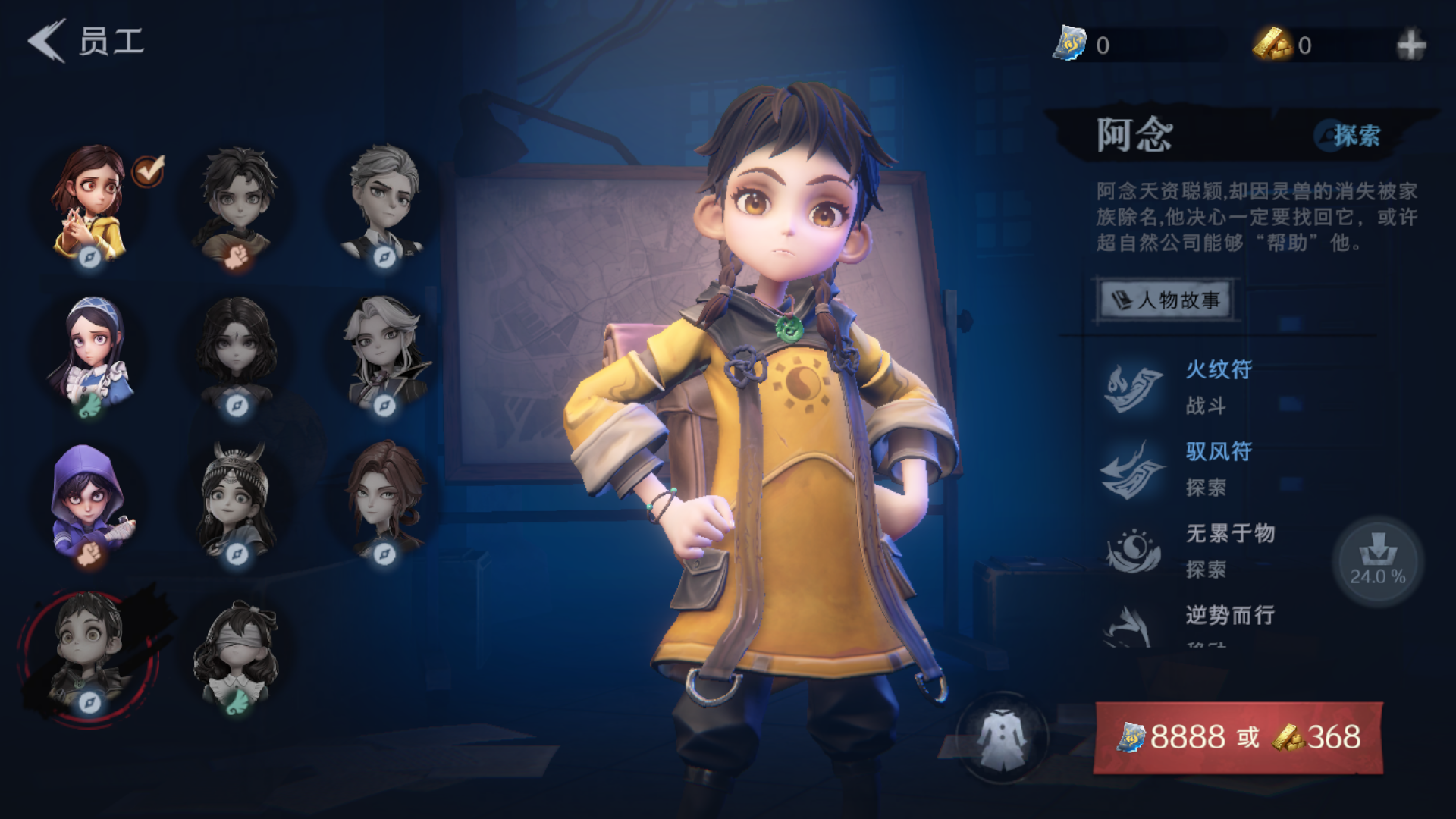Tap the 24.0% download progress button
Screen dimensions: 1456x819
point(1377,561)
